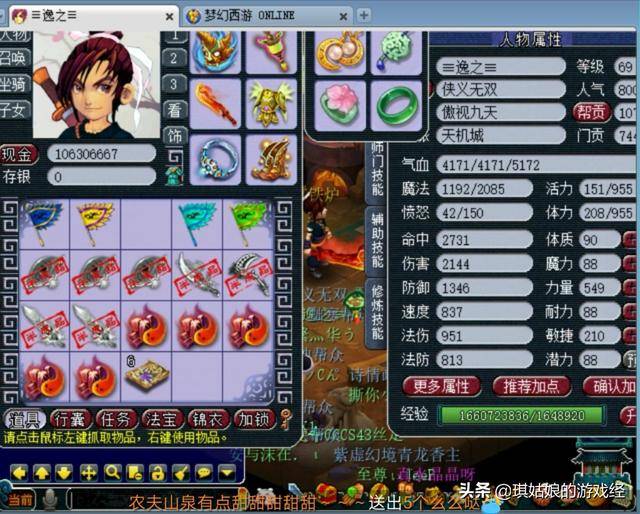Screen dimensions: 640x514
Task: Select the pink lotus flower item slot
Action: click(341, 103)
